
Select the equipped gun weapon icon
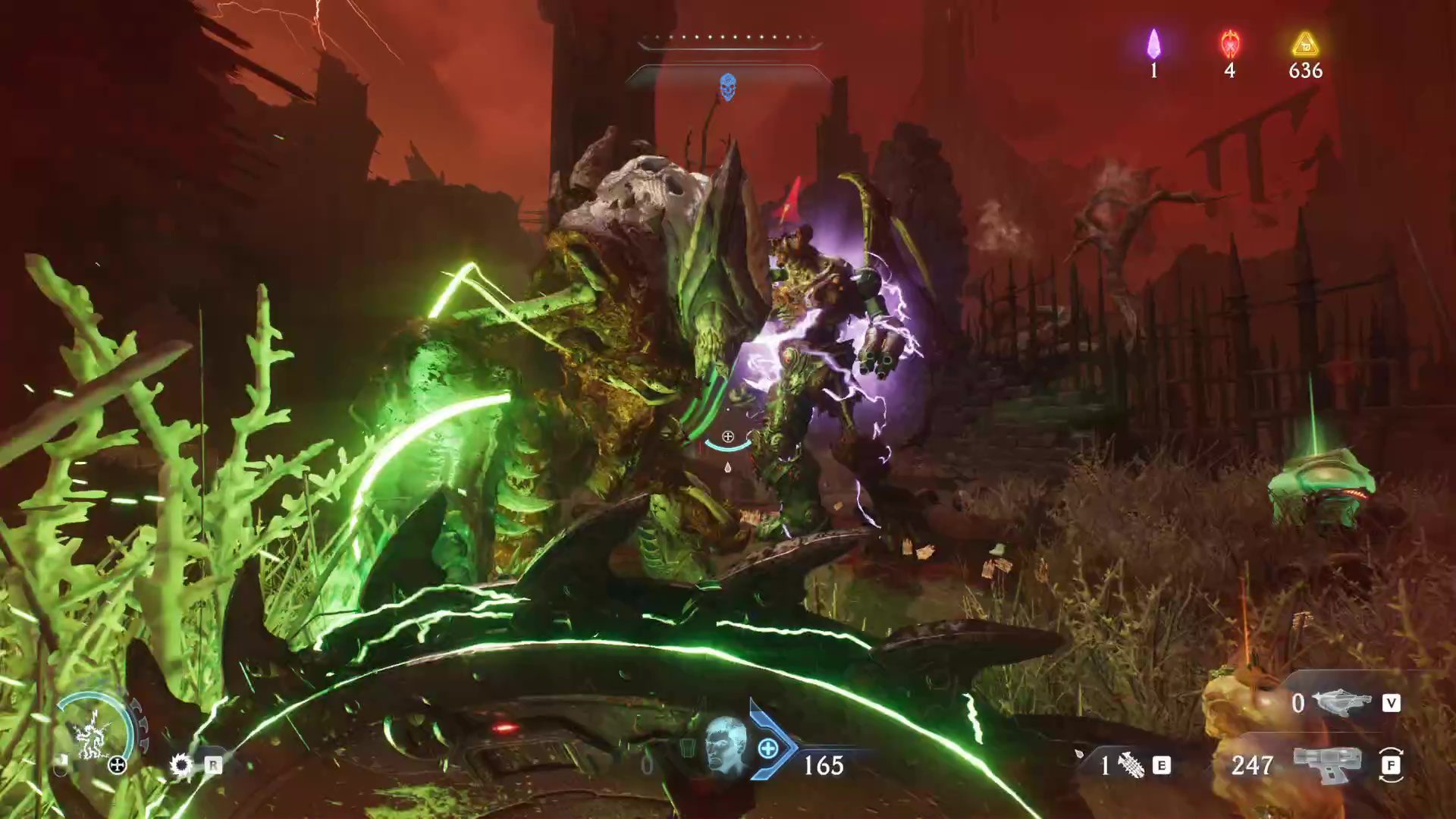1327,764
